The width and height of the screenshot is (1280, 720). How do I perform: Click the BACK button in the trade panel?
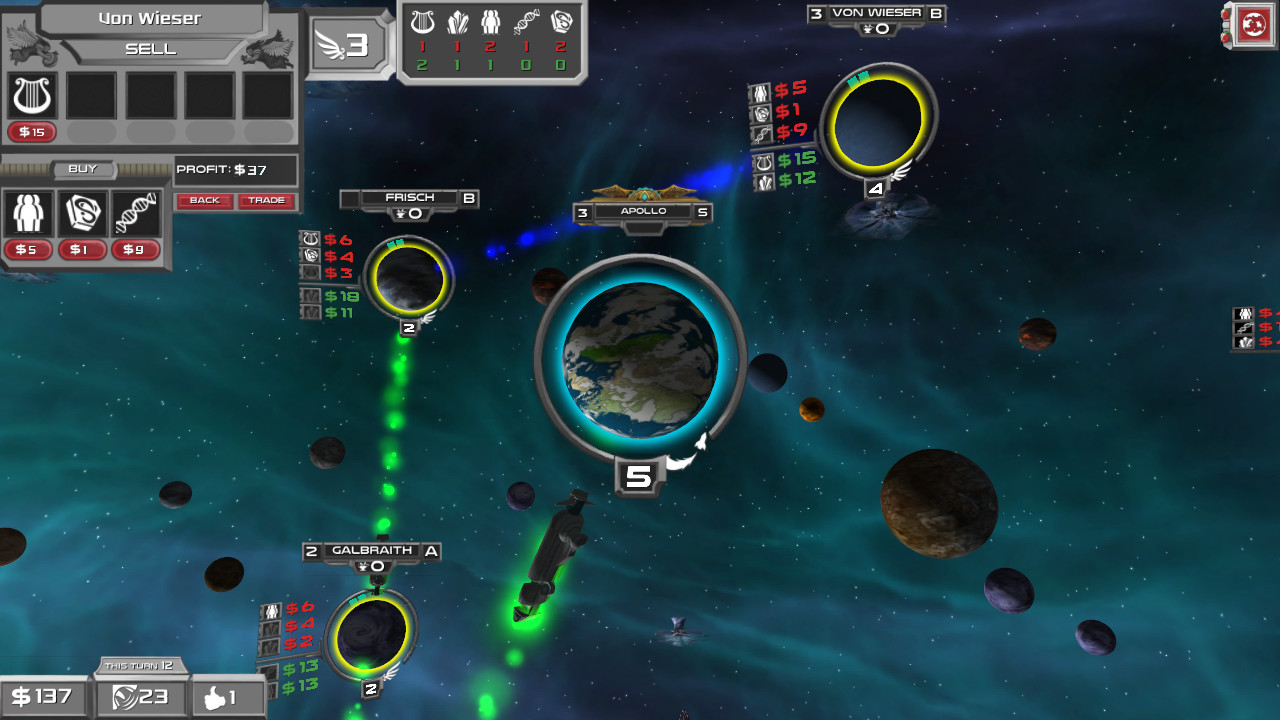tap(204, 200)
